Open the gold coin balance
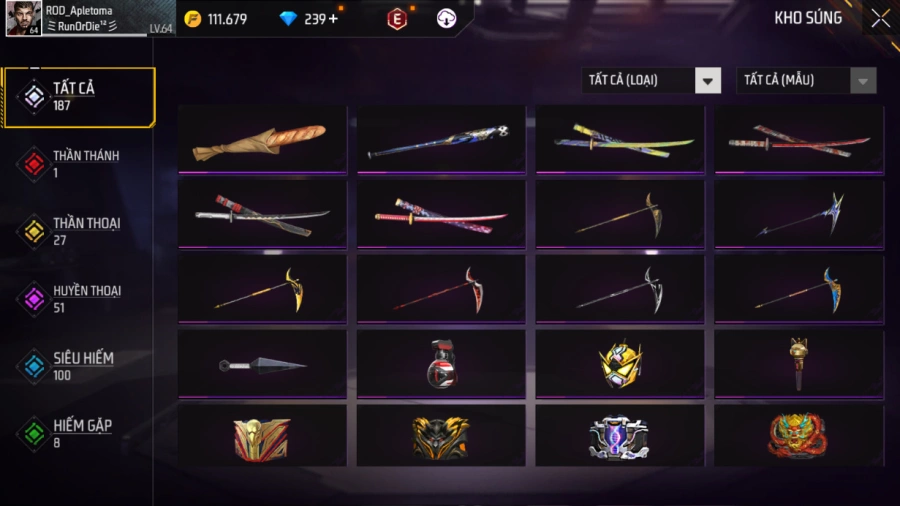The width and height of the screenshot is (900, 506). 215,19
